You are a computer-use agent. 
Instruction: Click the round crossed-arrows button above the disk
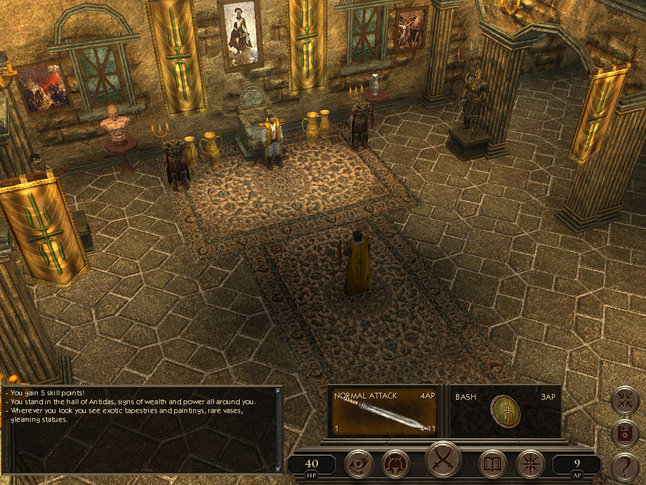[x=625, y=402]
